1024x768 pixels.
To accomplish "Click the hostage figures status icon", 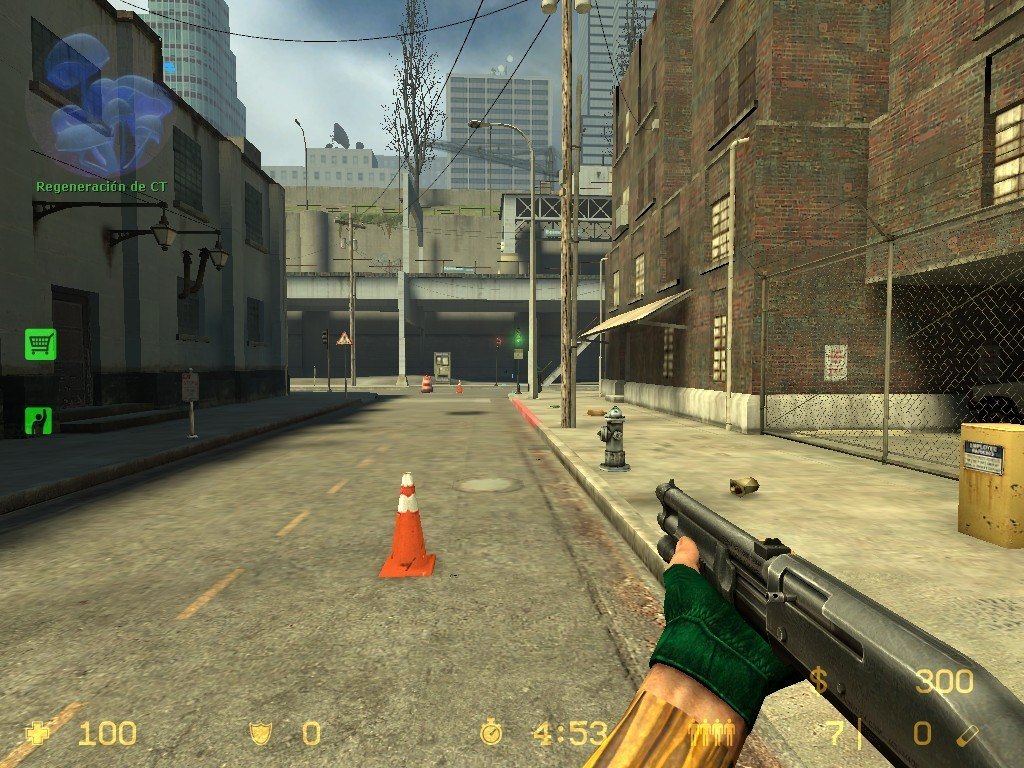I will point(715,733).
